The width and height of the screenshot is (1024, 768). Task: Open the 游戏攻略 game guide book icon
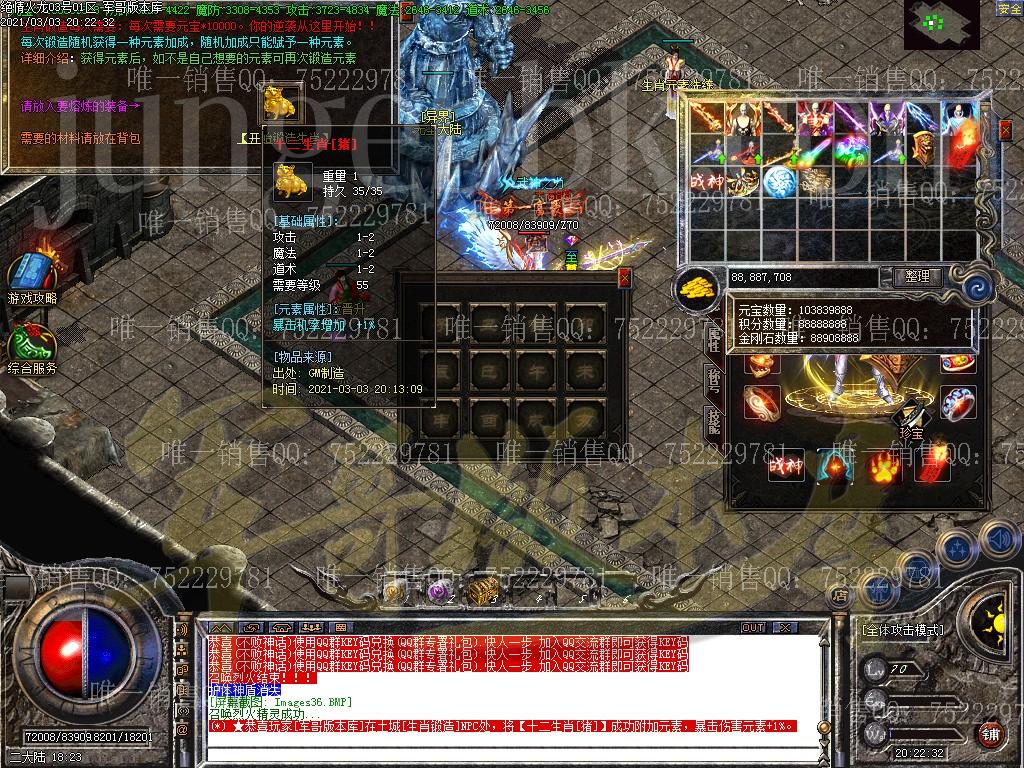pyautogui.click(x=30, y=273)
